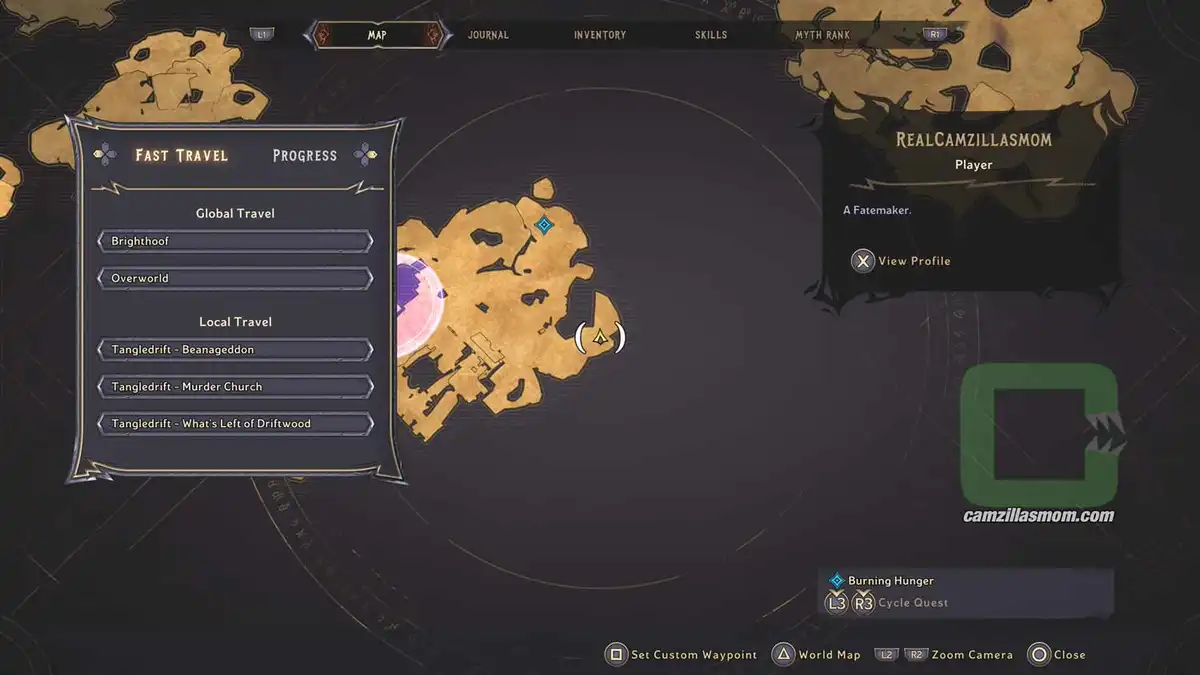Select the yellow player arrow marker
Image resolution: width=1200 pixels, height=675 pixels.
[600, 337]
